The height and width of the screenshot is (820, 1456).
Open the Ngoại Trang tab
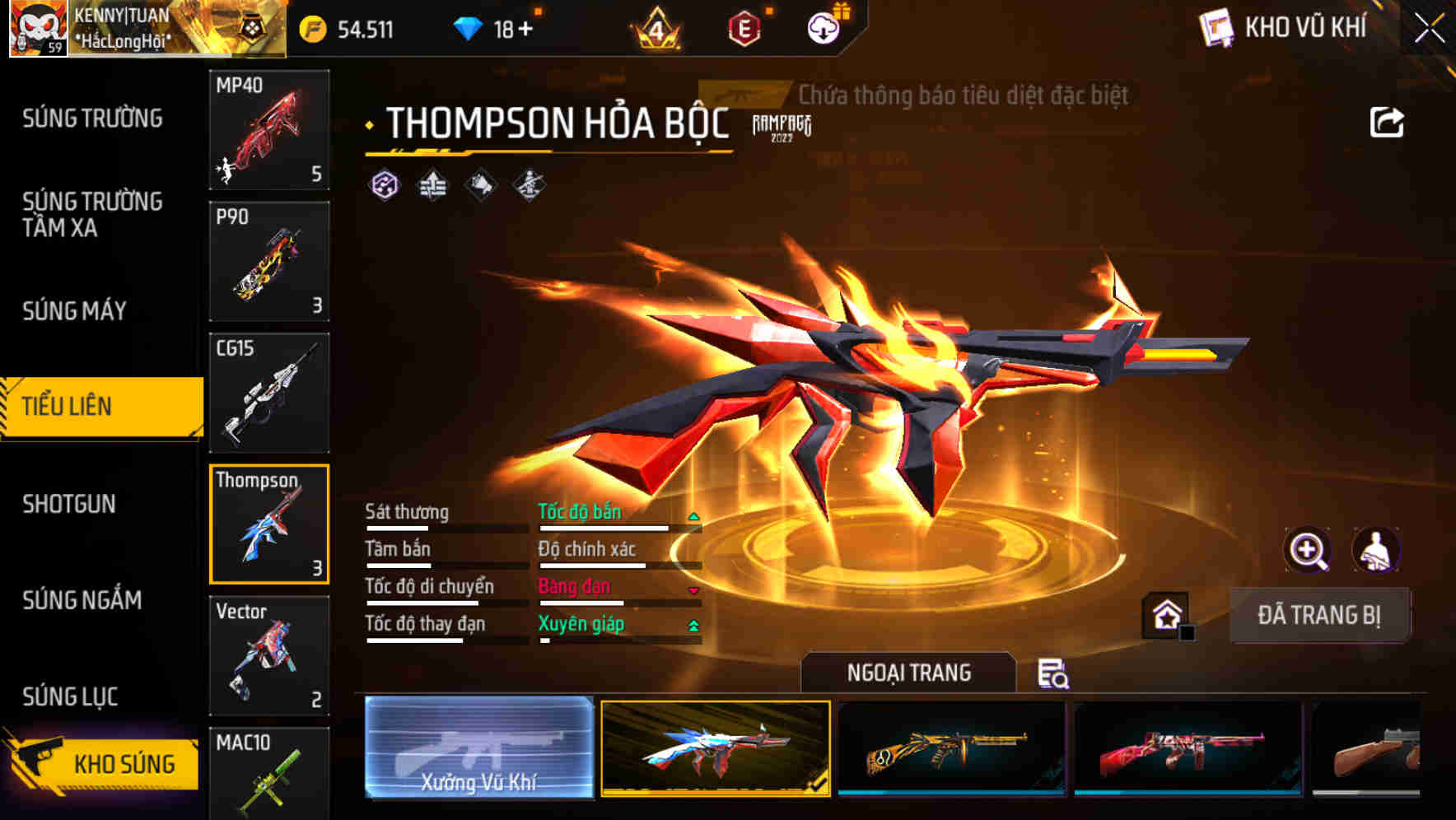(908, 673)
